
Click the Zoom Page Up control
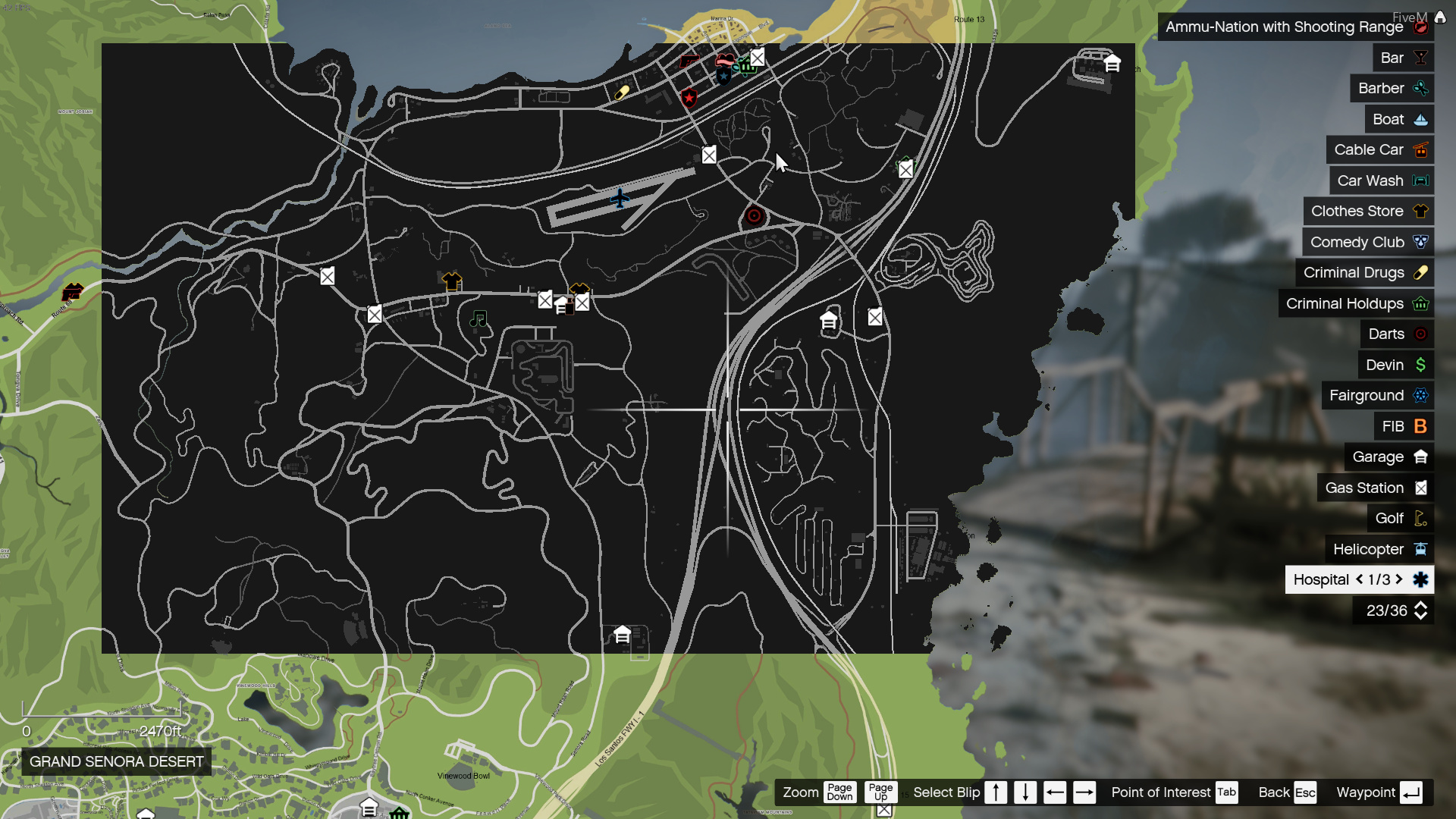coord(881,792)
